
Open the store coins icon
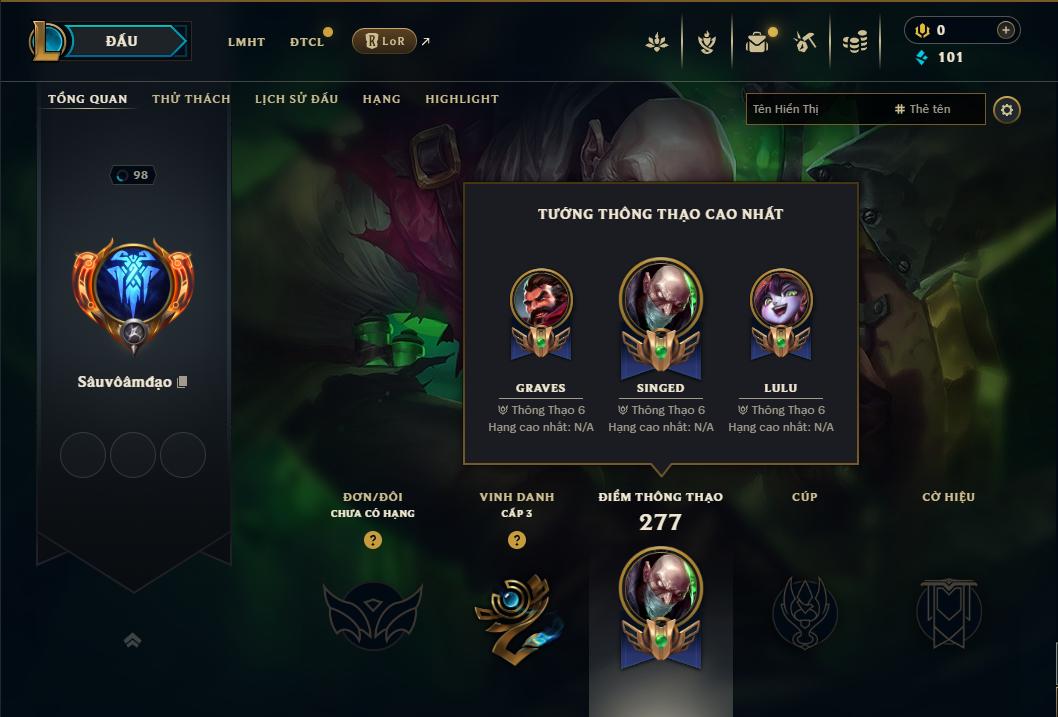click(x=854, y=42)
